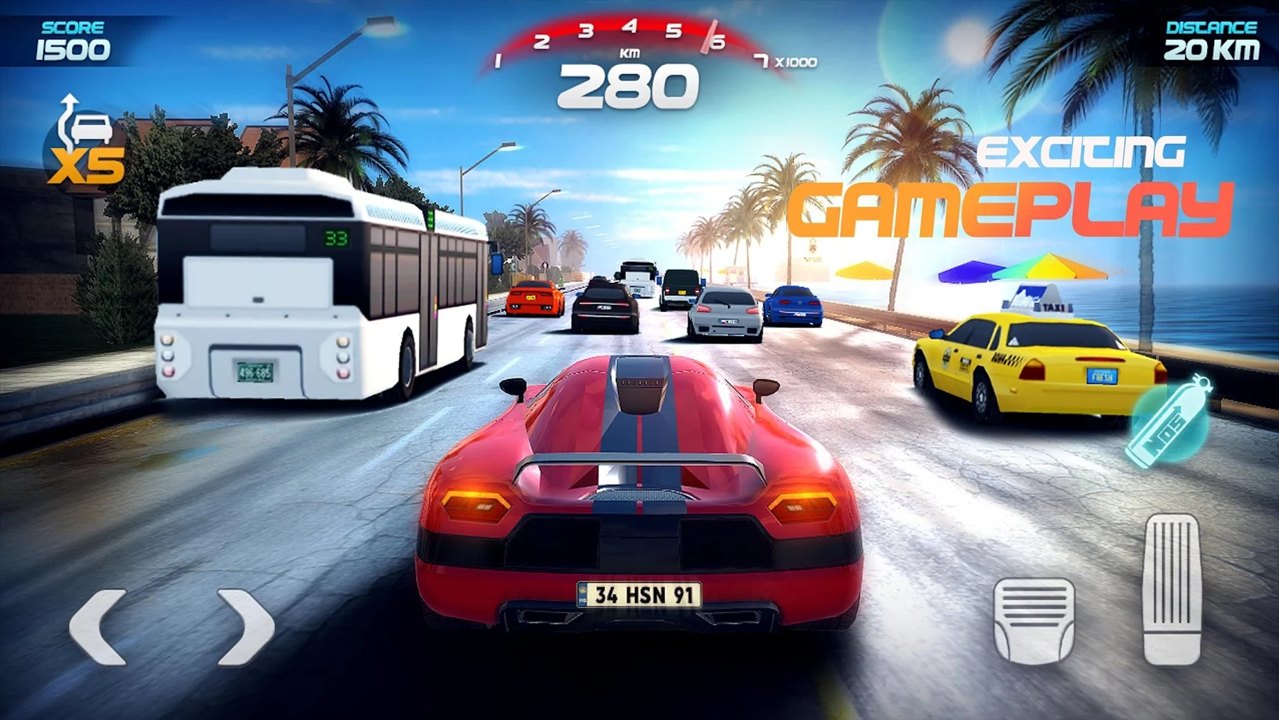This screenshot has height=720, width=1279.
Task: Steer left with the left arrow
Action: (98, 627)
